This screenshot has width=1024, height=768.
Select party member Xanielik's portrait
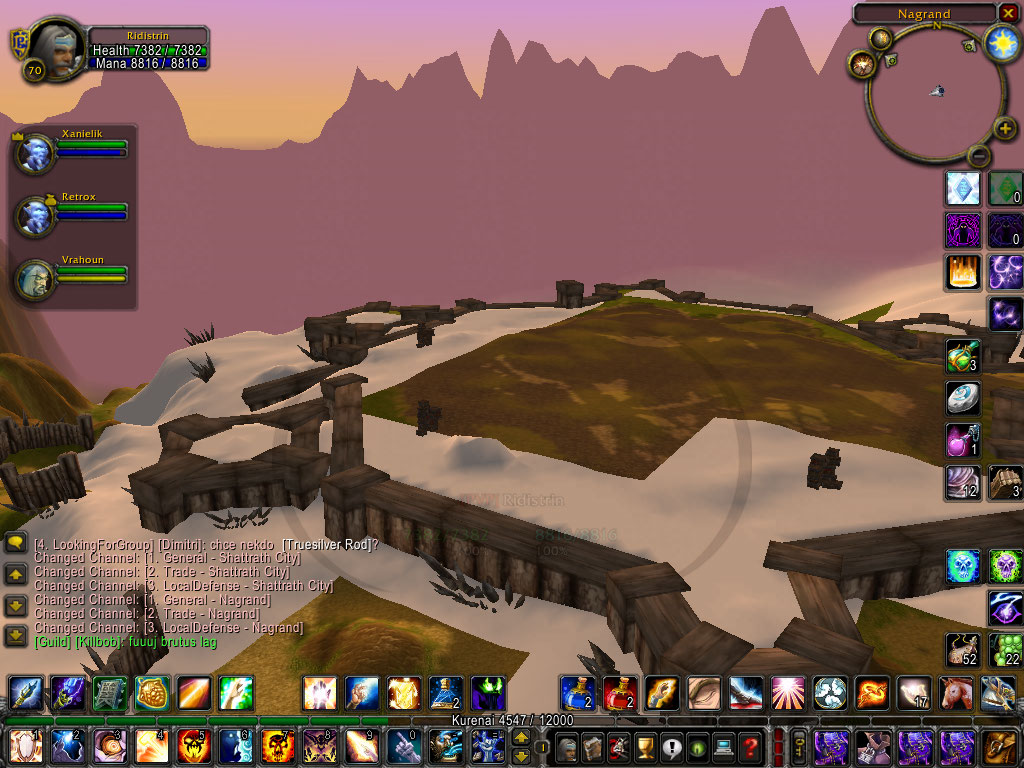[35, 153]
